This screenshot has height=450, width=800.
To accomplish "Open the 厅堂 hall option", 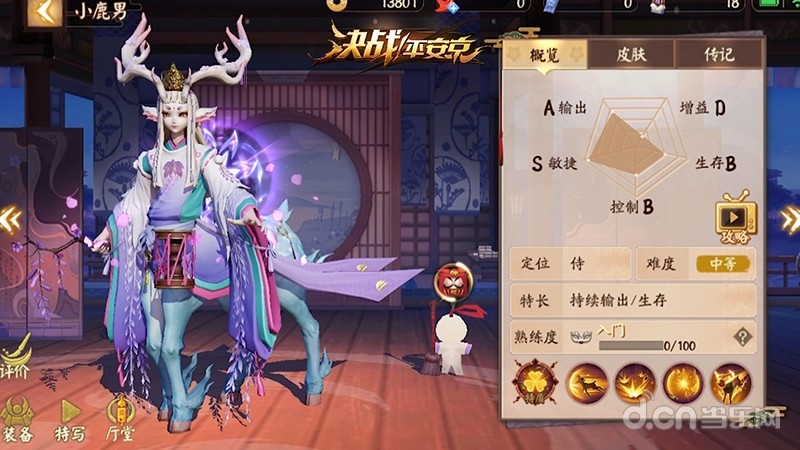I will click(x=120, y=416).
